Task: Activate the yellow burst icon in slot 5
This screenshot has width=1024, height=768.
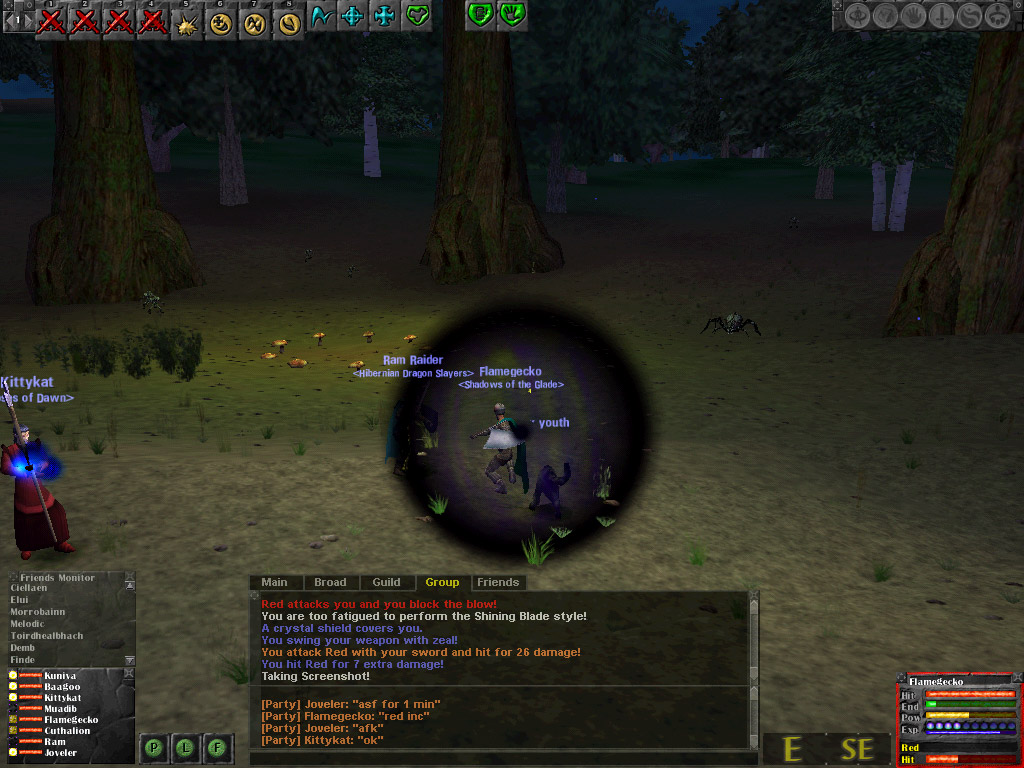Action: (x=186, y=21)
